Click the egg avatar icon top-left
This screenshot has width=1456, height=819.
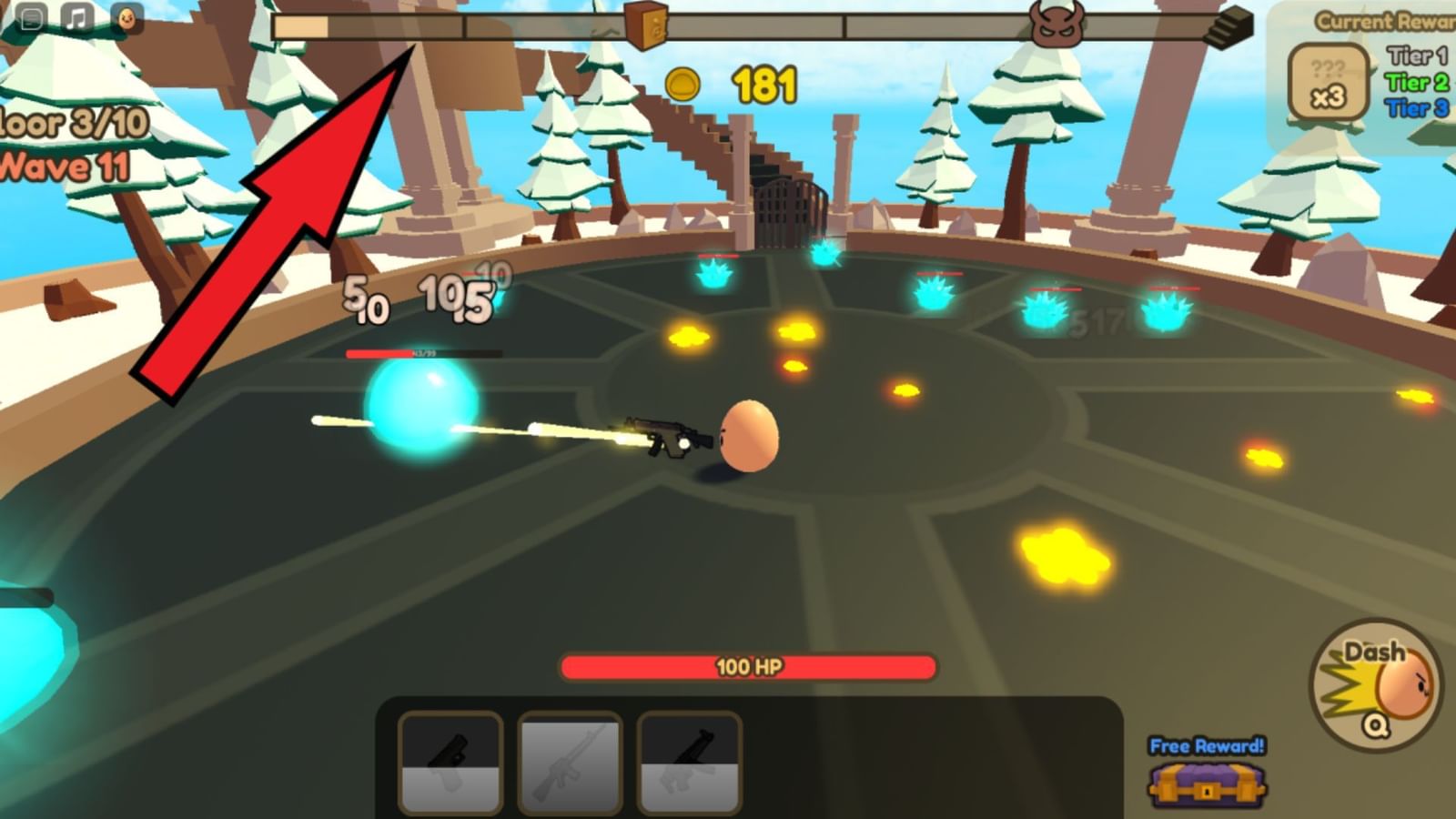tap(127, 17)
